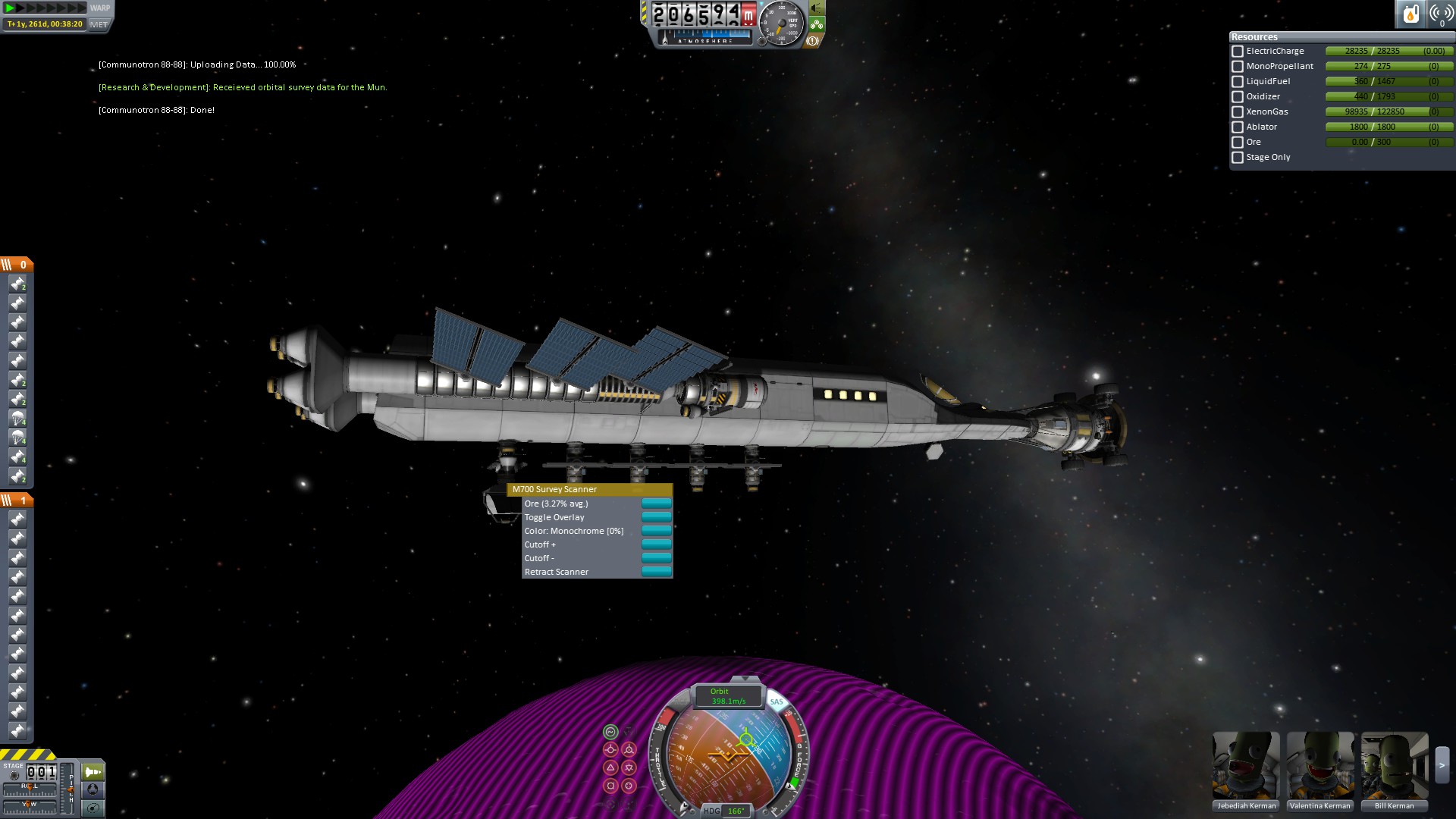Engage the brakes button
1456x819 pixels.
812,41
